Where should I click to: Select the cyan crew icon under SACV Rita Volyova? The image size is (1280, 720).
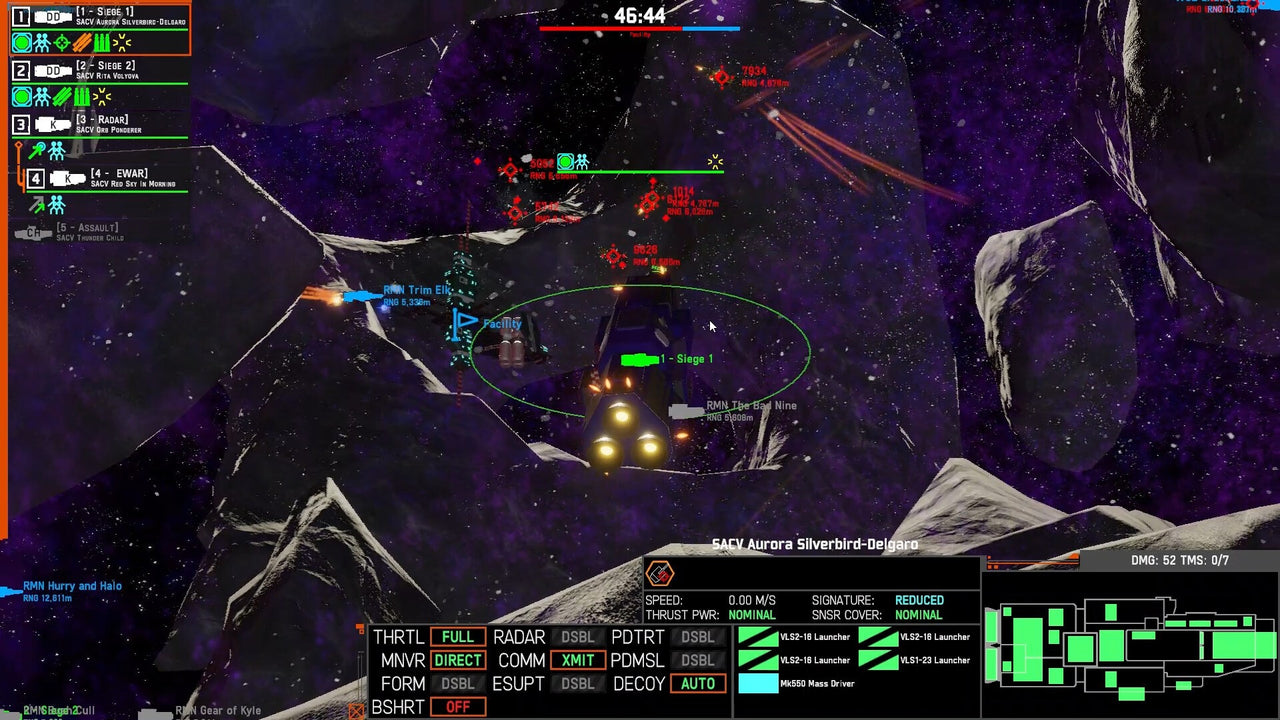(x=41, y=96)
